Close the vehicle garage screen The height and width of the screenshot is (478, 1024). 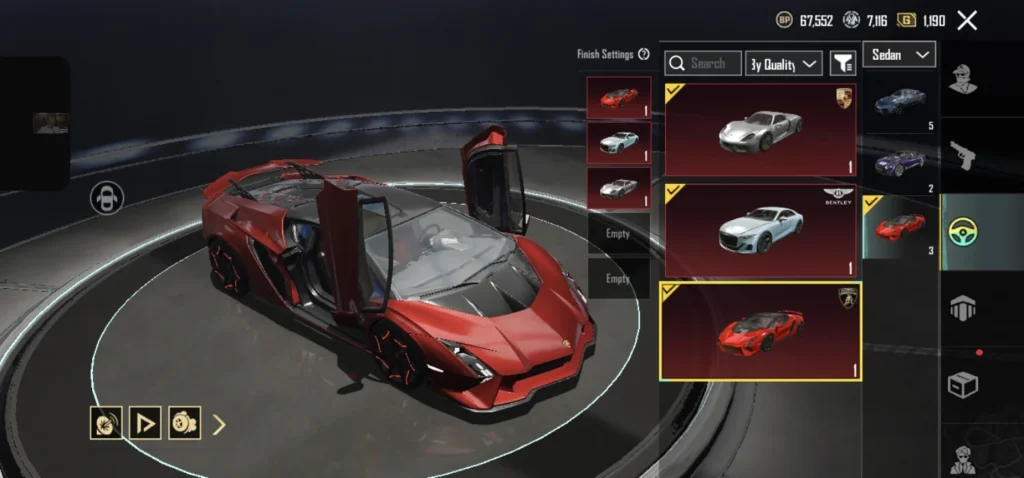pos(967,20)
